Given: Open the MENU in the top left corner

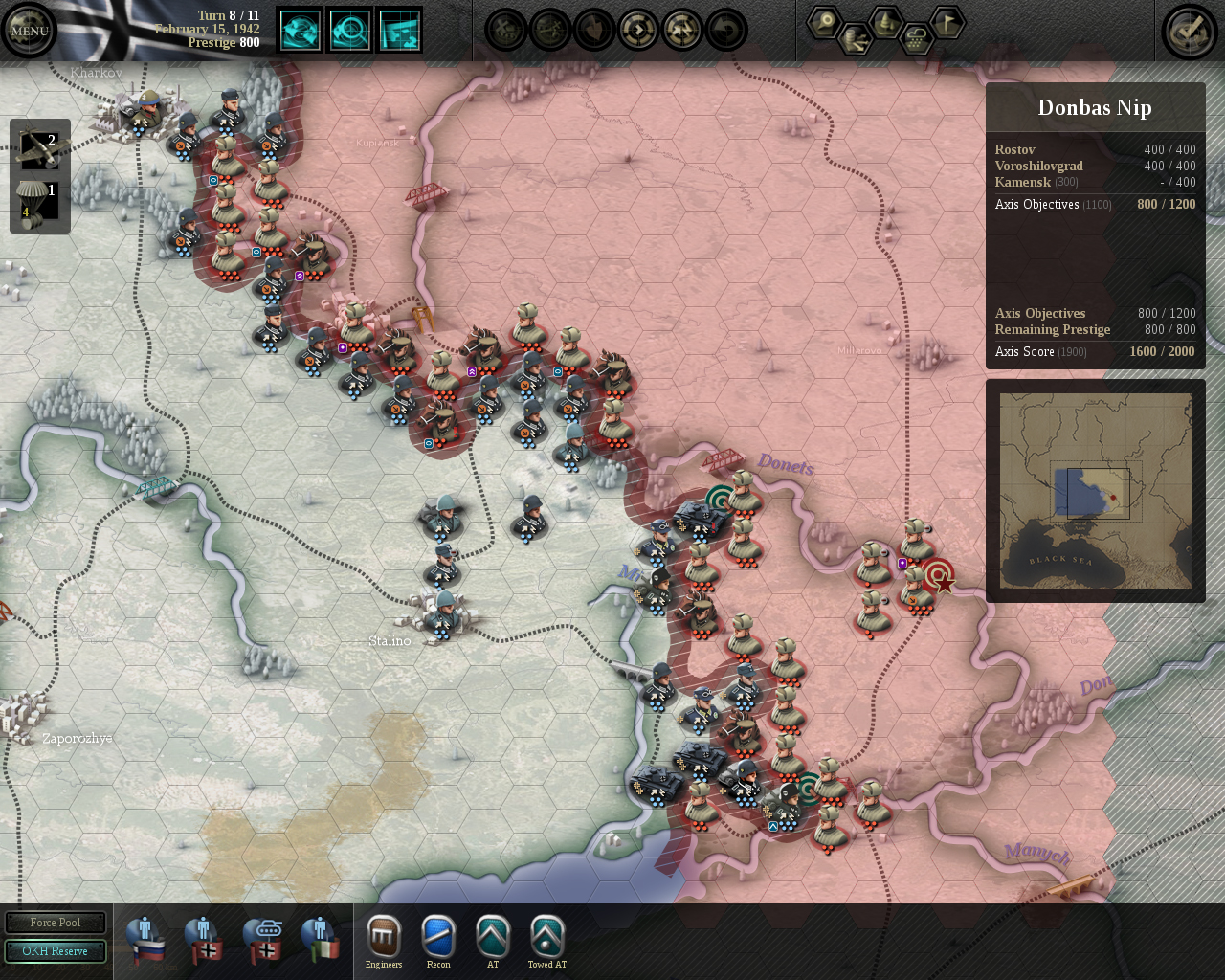Looking at the screenshot, I should 29,29.
